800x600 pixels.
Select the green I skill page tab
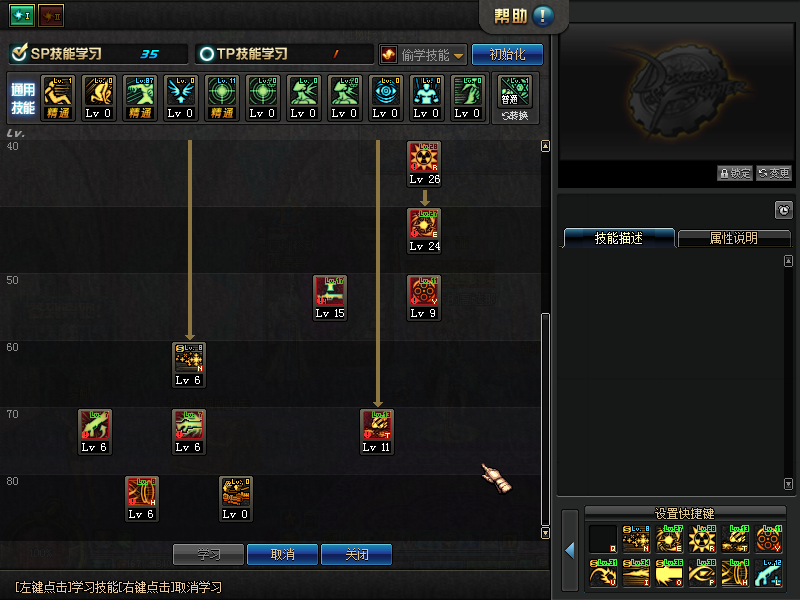(x=20, y=16)
